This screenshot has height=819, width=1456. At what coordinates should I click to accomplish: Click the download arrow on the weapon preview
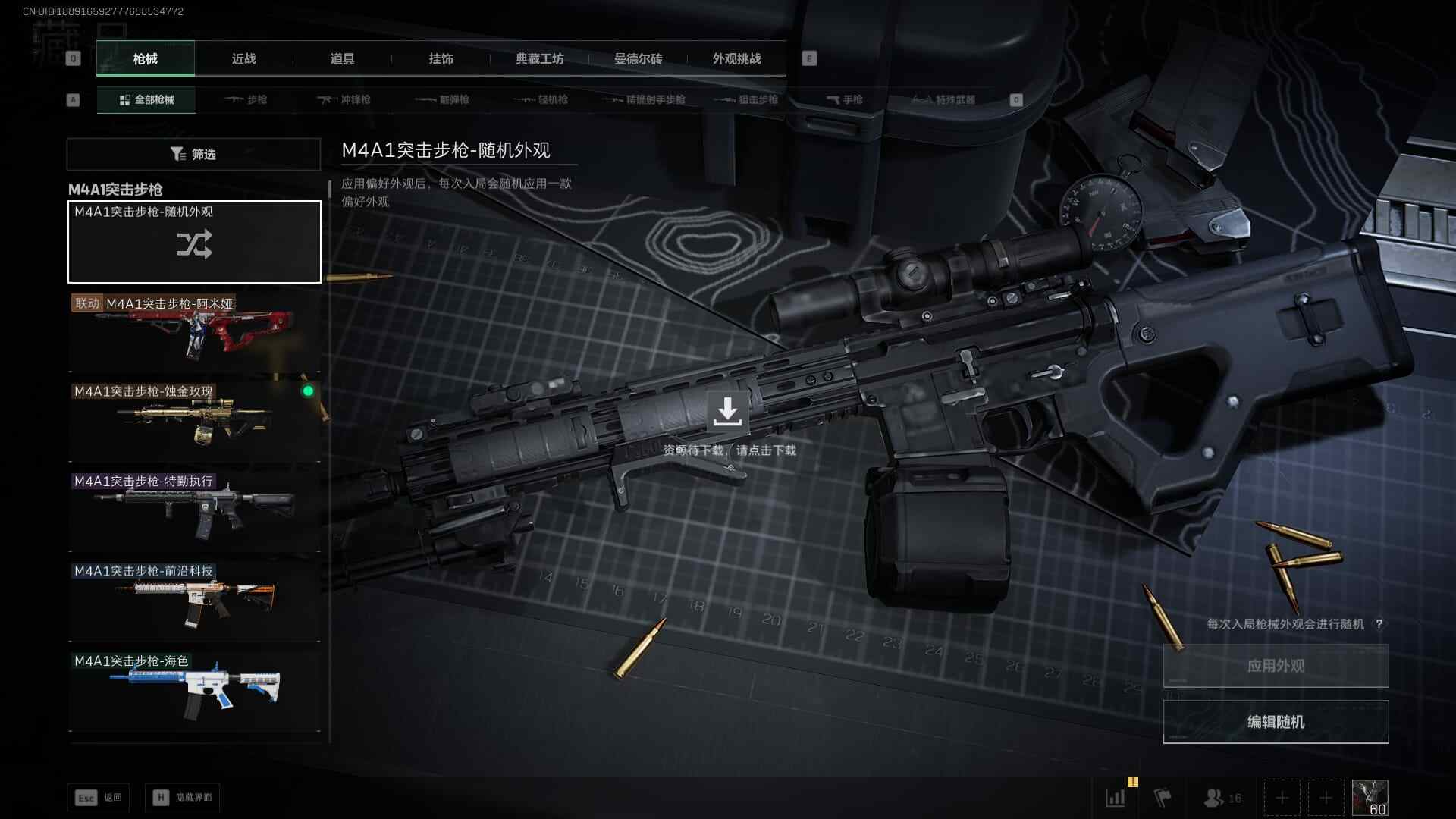(727, 412)
